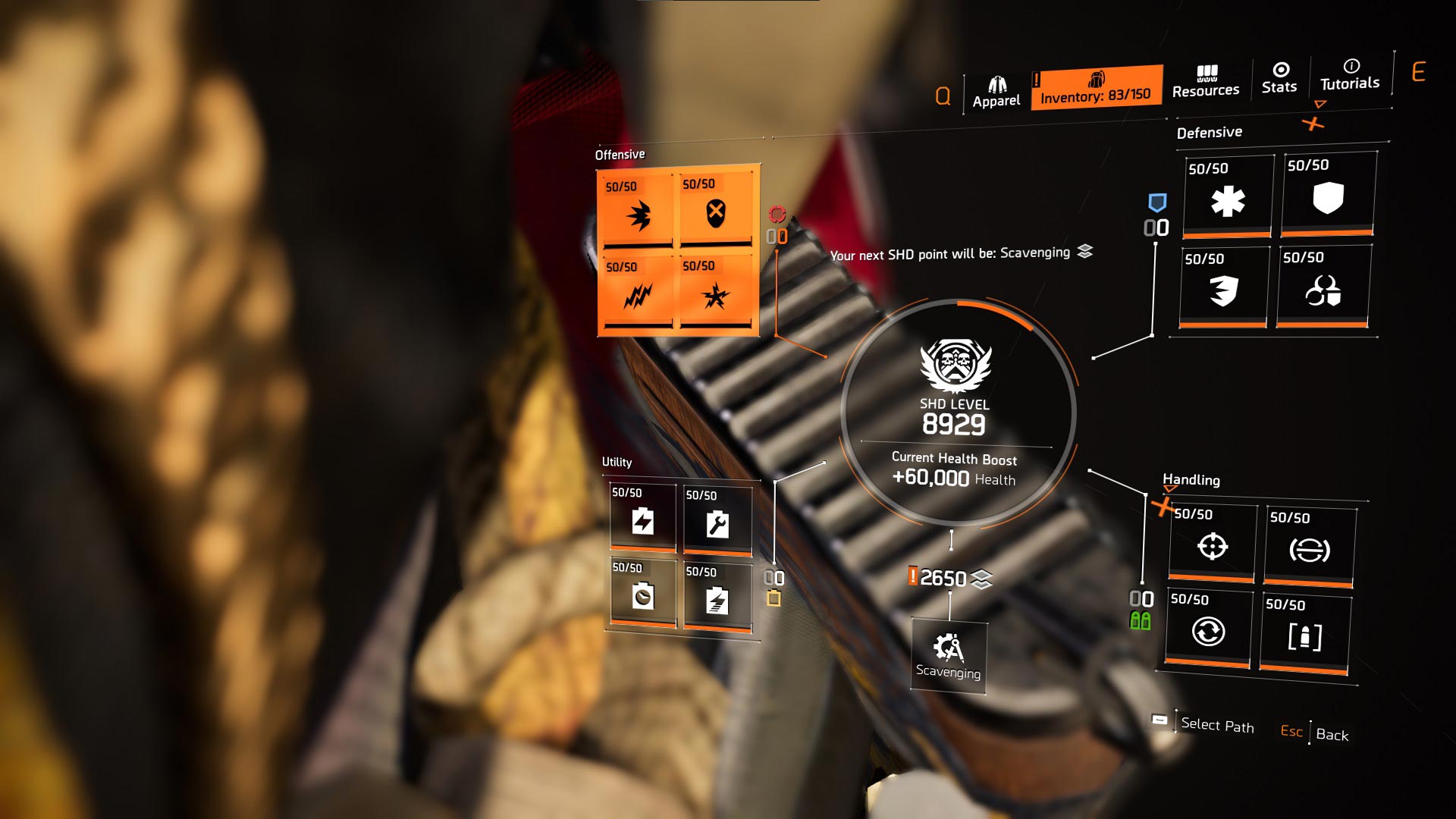Pick the defensive biohazard hazard protection node

1323,287
